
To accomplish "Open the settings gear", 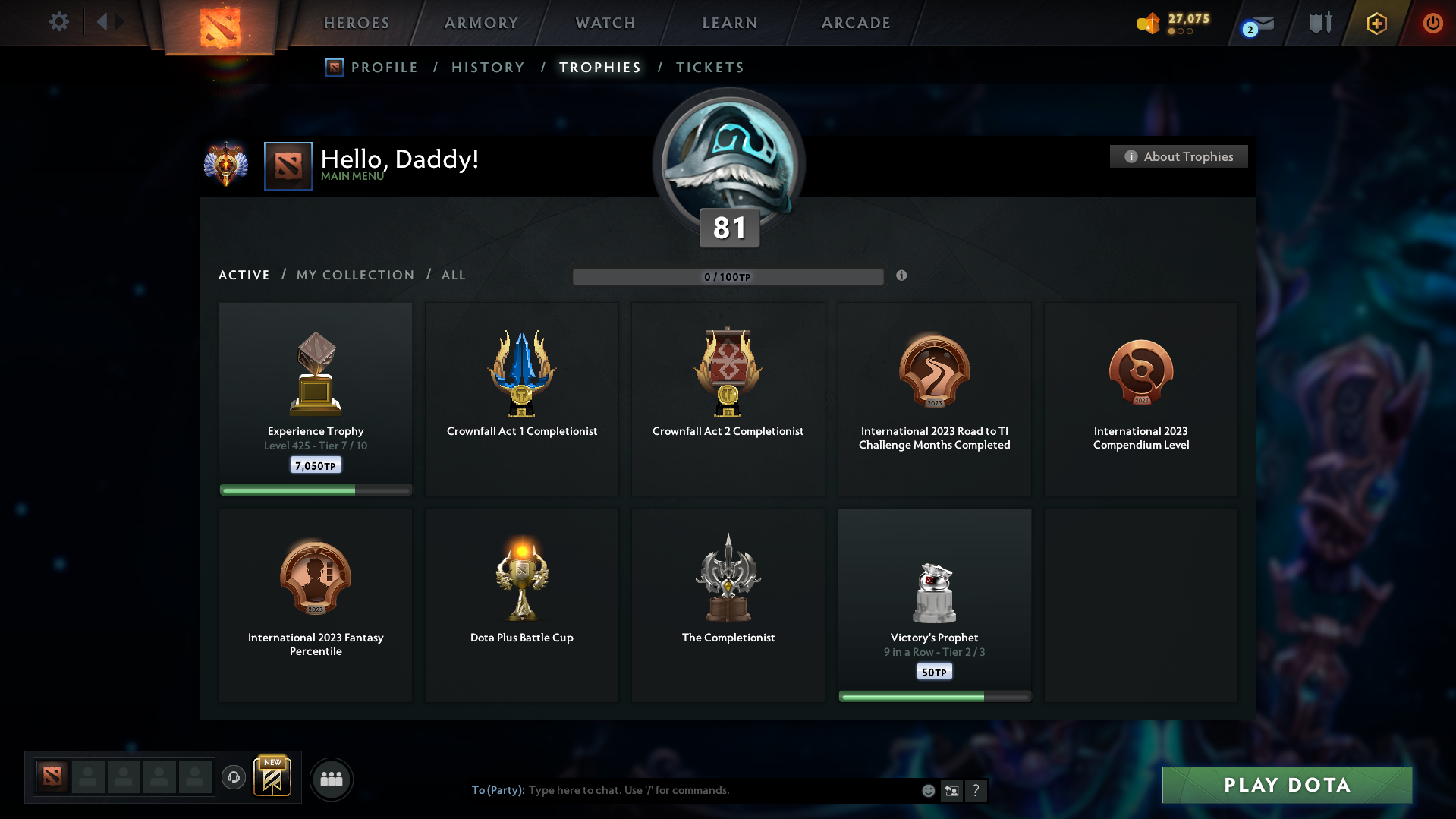I will tap(59, 22).
